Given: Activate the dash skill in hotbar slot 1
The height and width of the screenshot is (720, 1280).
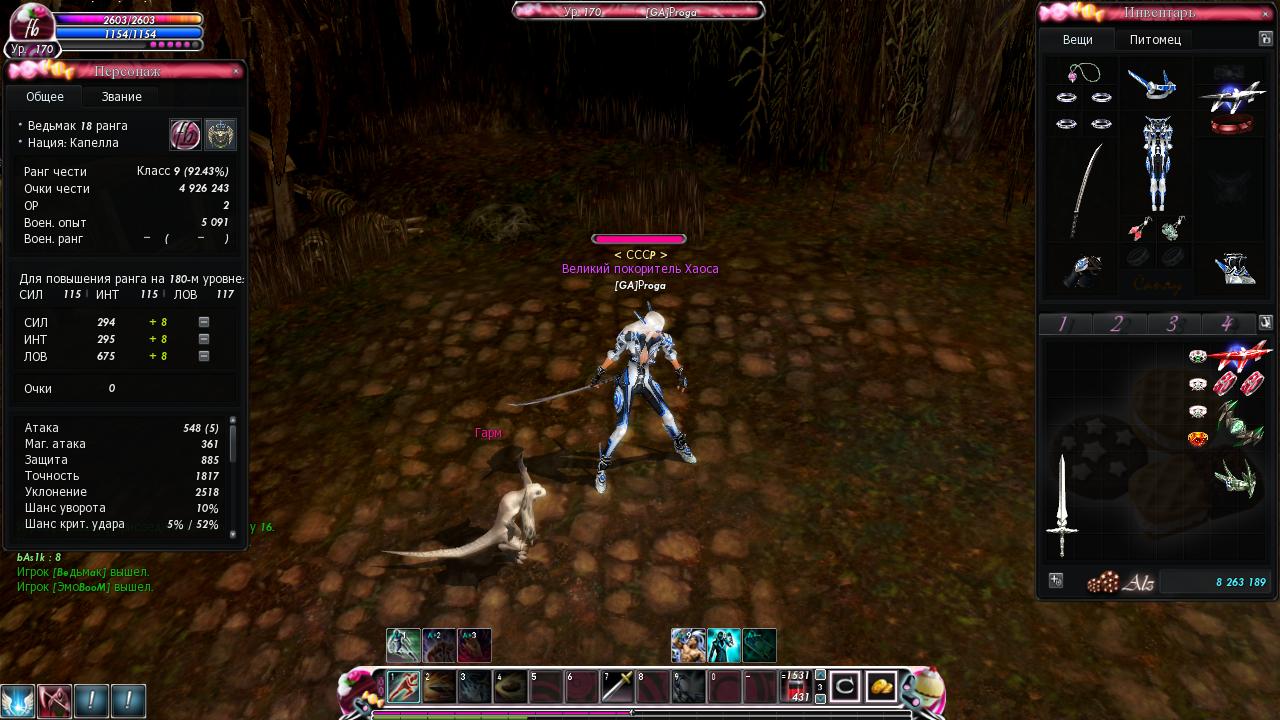Looking at the screenshot, I should [403, 687].
